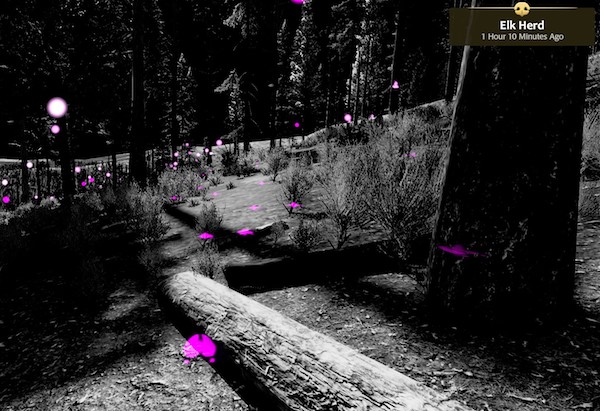Select the Elk Herd tracking notification
Image resolution: width=600 pixels, height=411 pixels.
pyautogui.click(x=521, y=26)
